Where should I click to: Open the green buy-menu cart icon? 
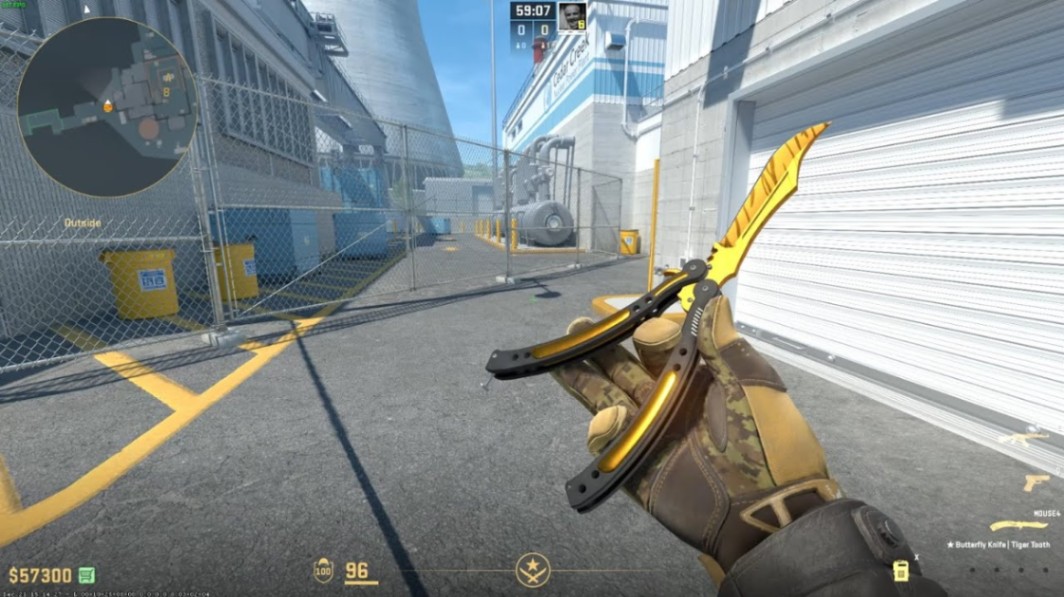coord(87,575)
